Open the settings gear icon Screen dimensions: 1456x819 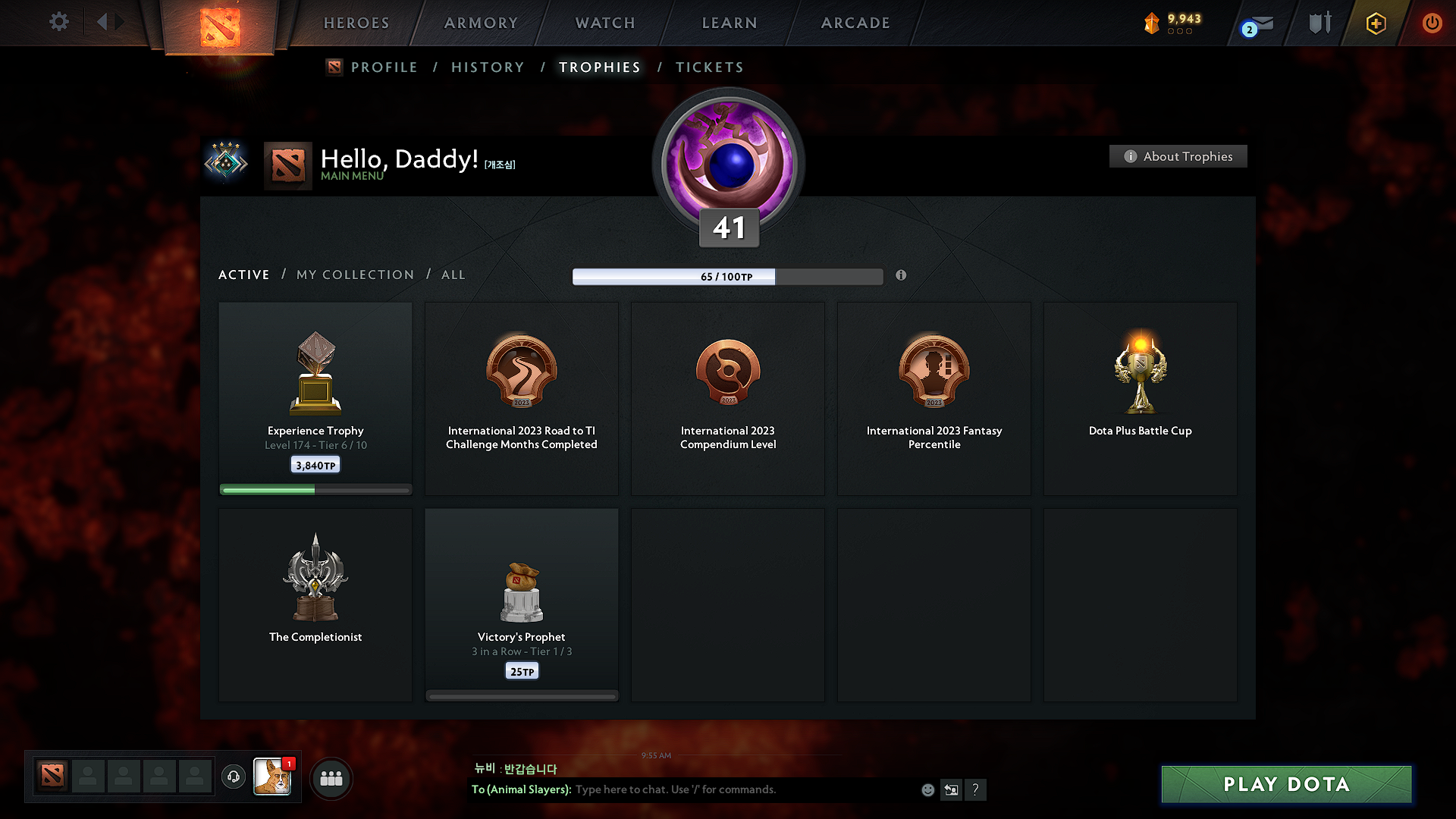point(58,22)
